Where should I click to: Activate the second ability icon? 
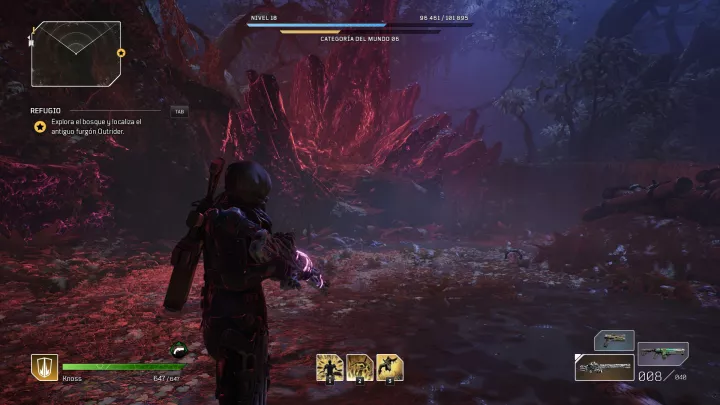click(360, 367)
